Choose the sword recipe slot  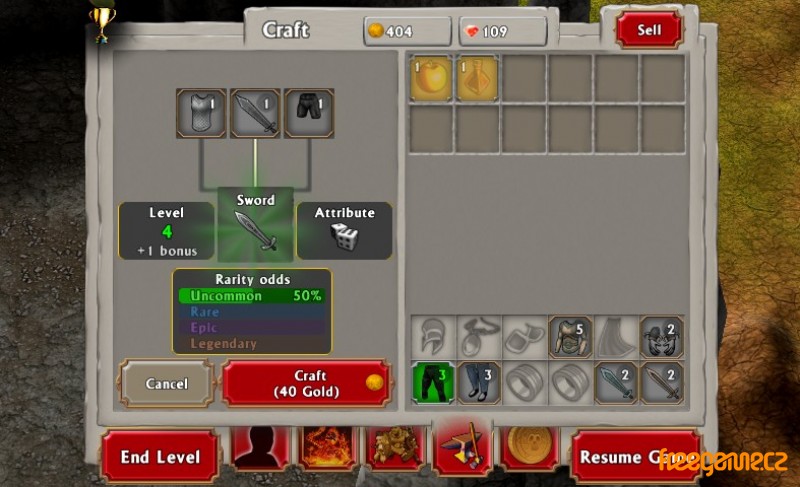point(255,113)
